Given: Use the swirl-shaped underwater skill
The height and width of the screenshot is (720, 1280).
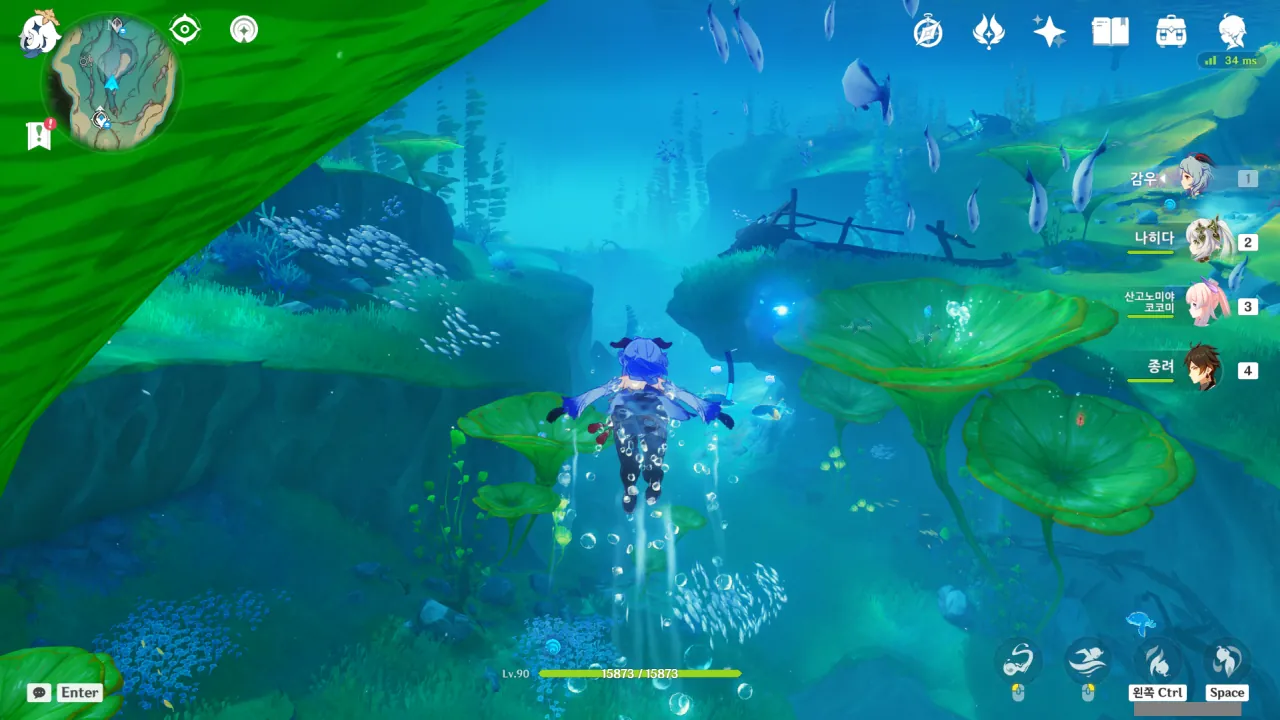Looking at the screenshot, I should 1018,660.
